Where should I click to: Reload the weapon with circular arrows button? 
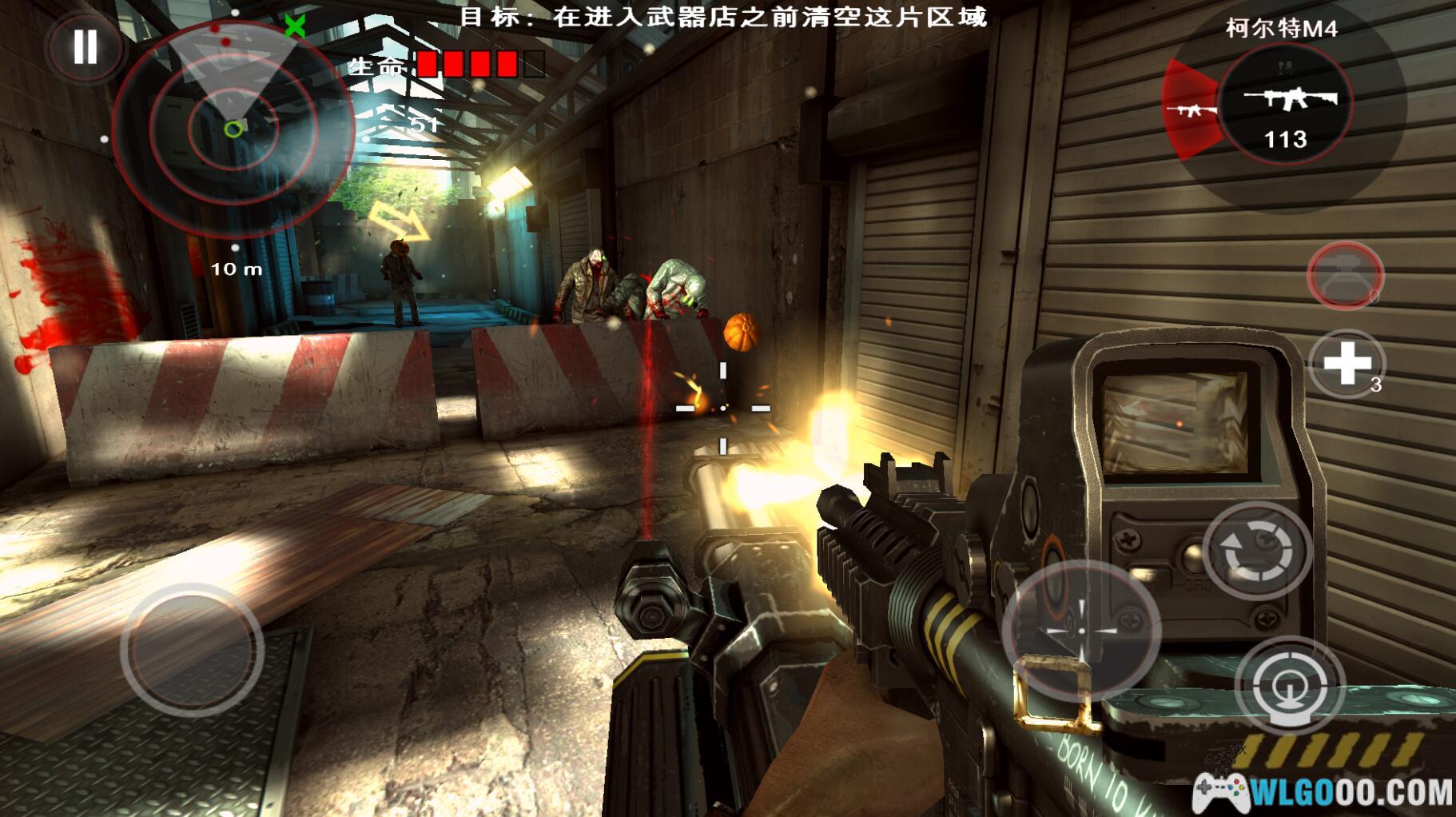click(x=1256, y=551)
